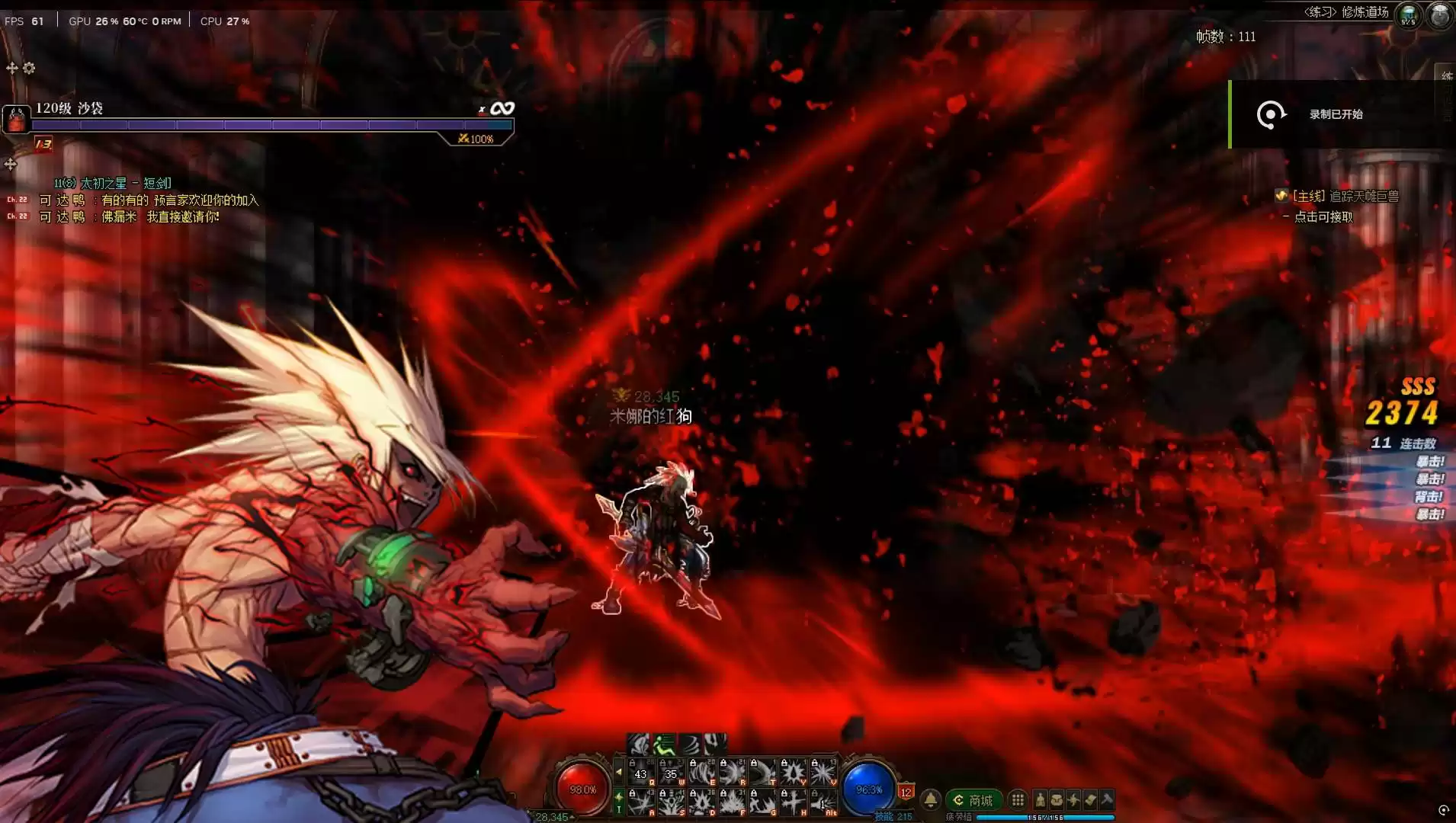Open the 5/5 resurrection coin icon
The image size is (1456, 823).
click(1408, 14)
